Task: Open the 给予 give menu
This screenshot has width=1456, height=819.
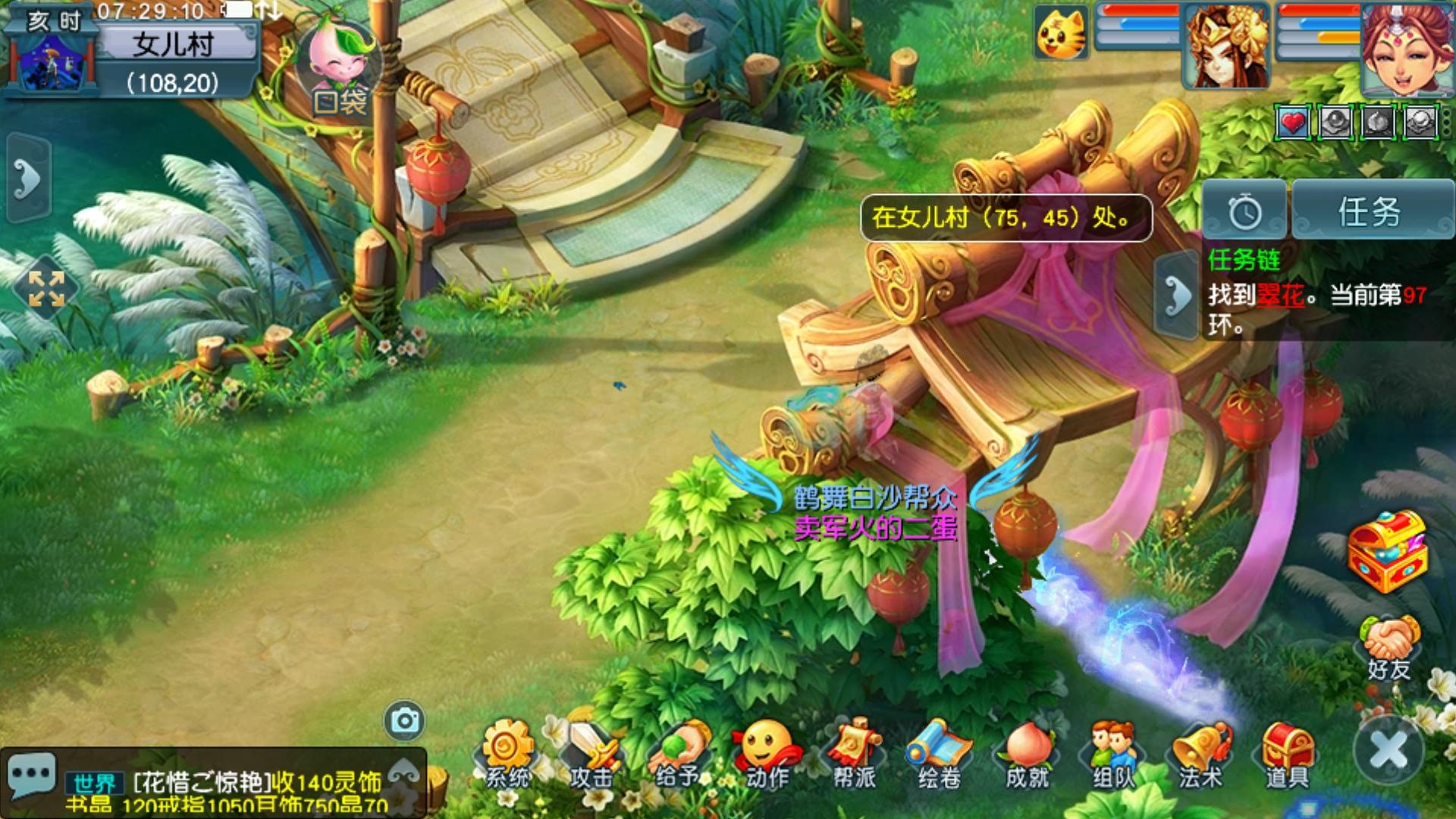Action: [678, 754]
